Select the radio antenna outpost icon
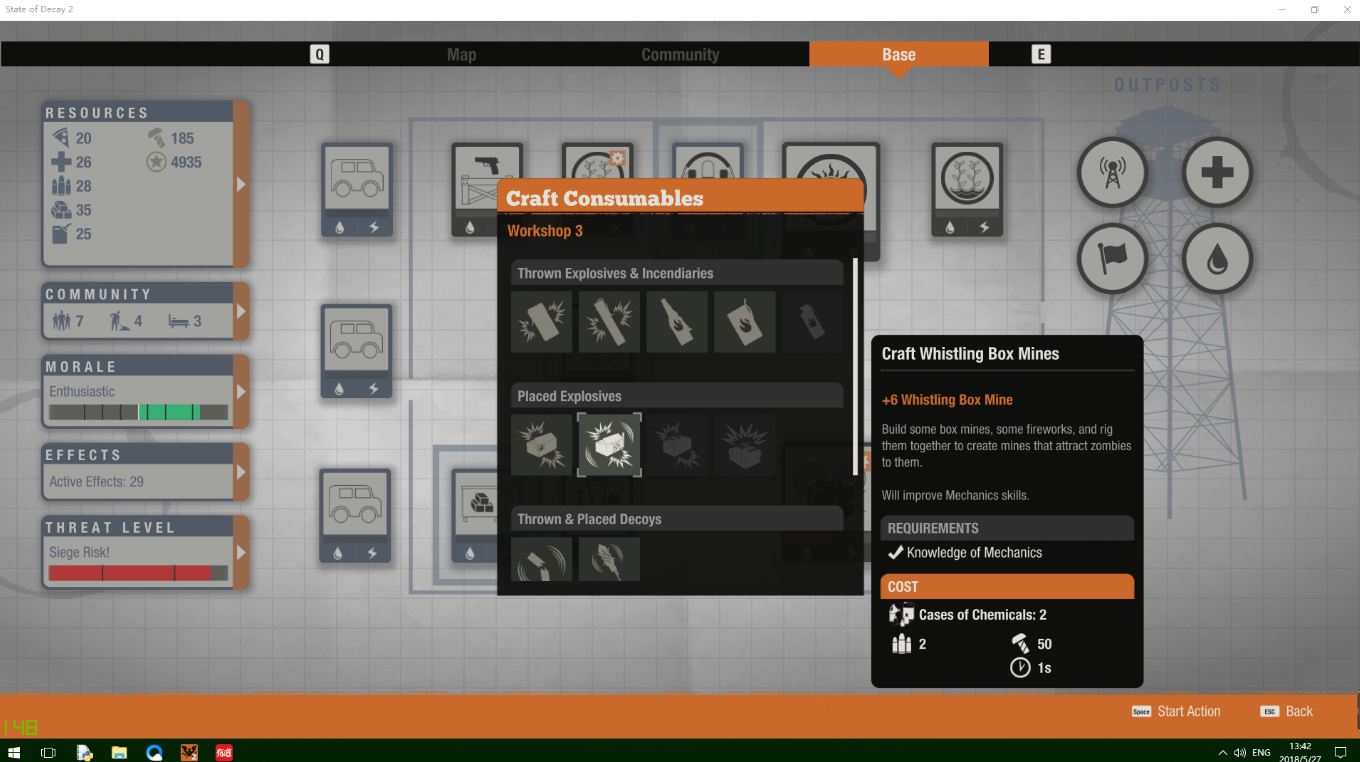The height and width of the screenshot is (762, 1360). coord(1111,173)
